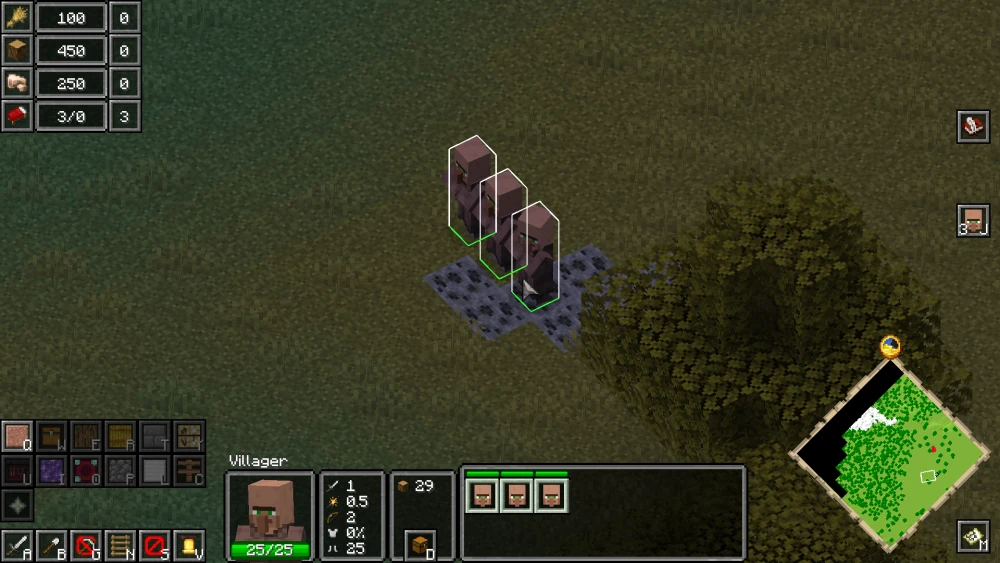Select the wooden fence build option (C)
The height and width of the screenshot is (563, 1000).
[188, 471]
